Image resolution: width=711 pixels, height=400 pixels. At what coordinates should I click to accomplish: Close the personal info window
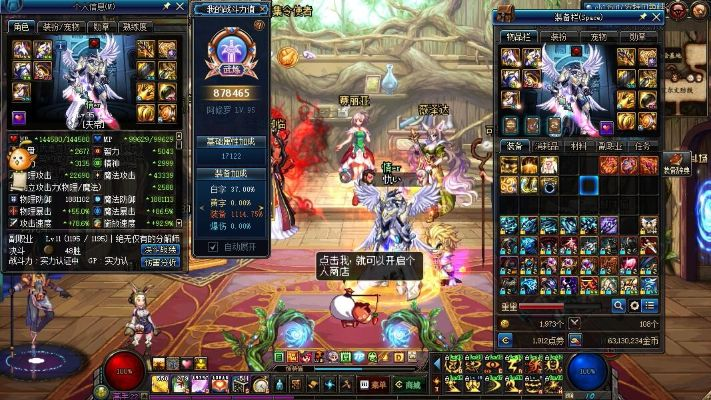click(178, 8)
